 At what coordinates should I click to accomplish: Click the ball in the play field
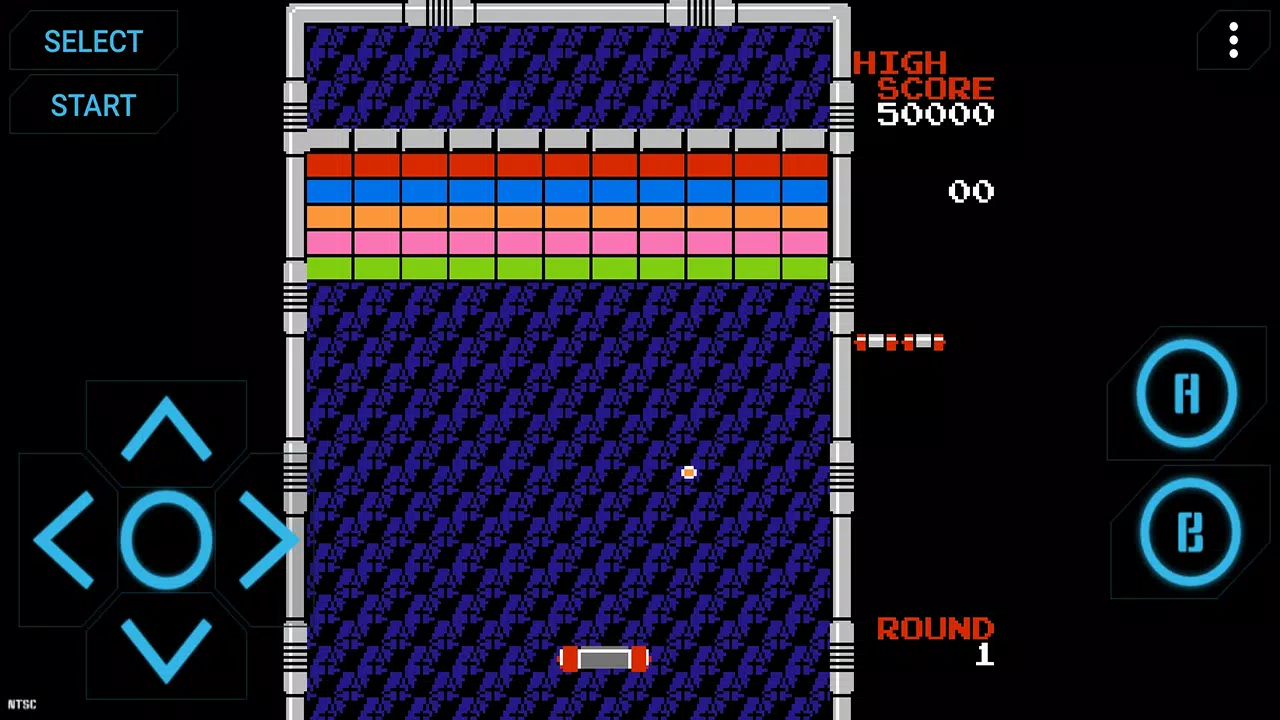coord(689,472)
